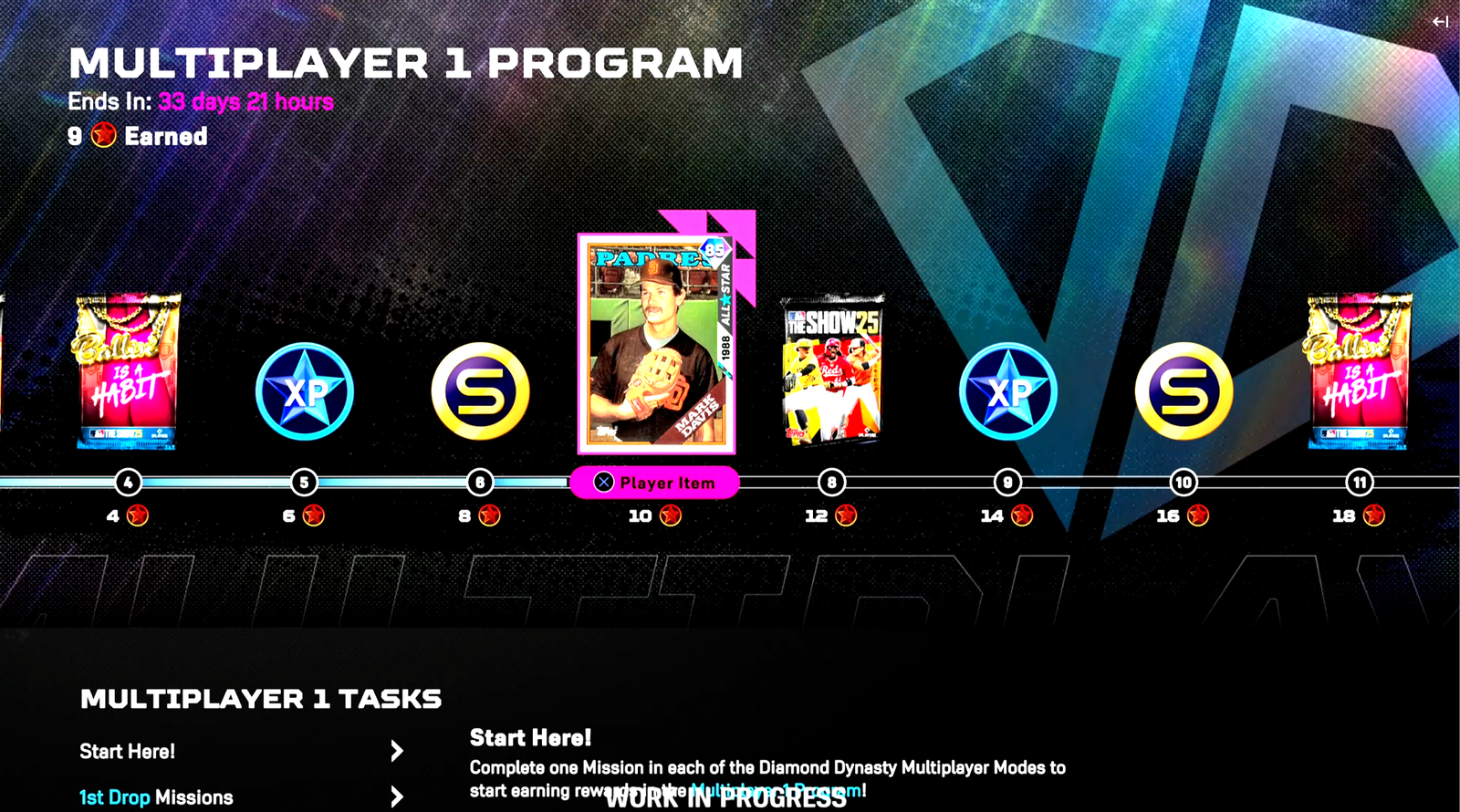1460x812 pixels.
Task: Select the 1st Drop Missions entry
Action: [x=155, y=796]
